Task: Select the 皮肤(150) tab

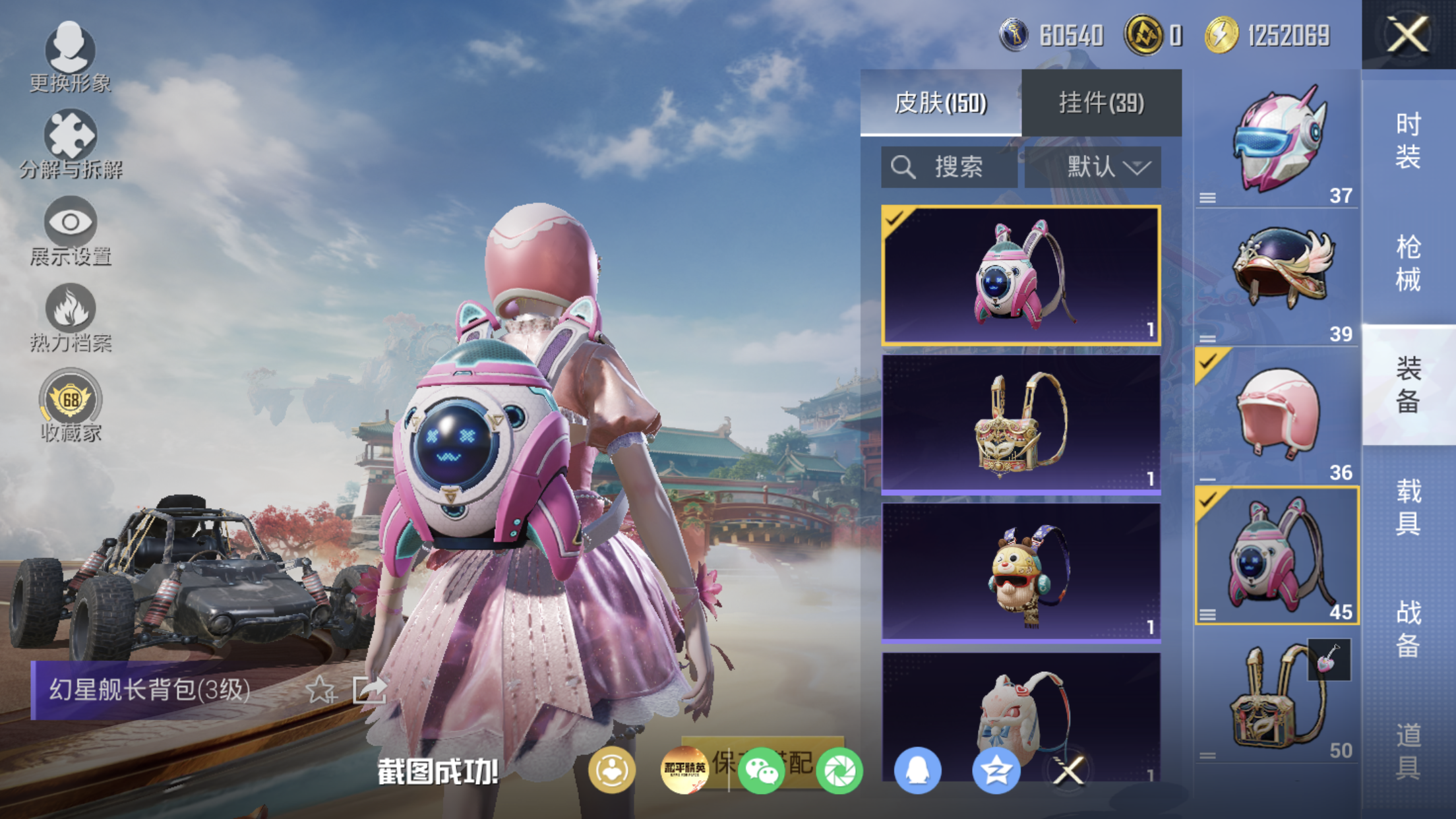Action: (940, 103)
